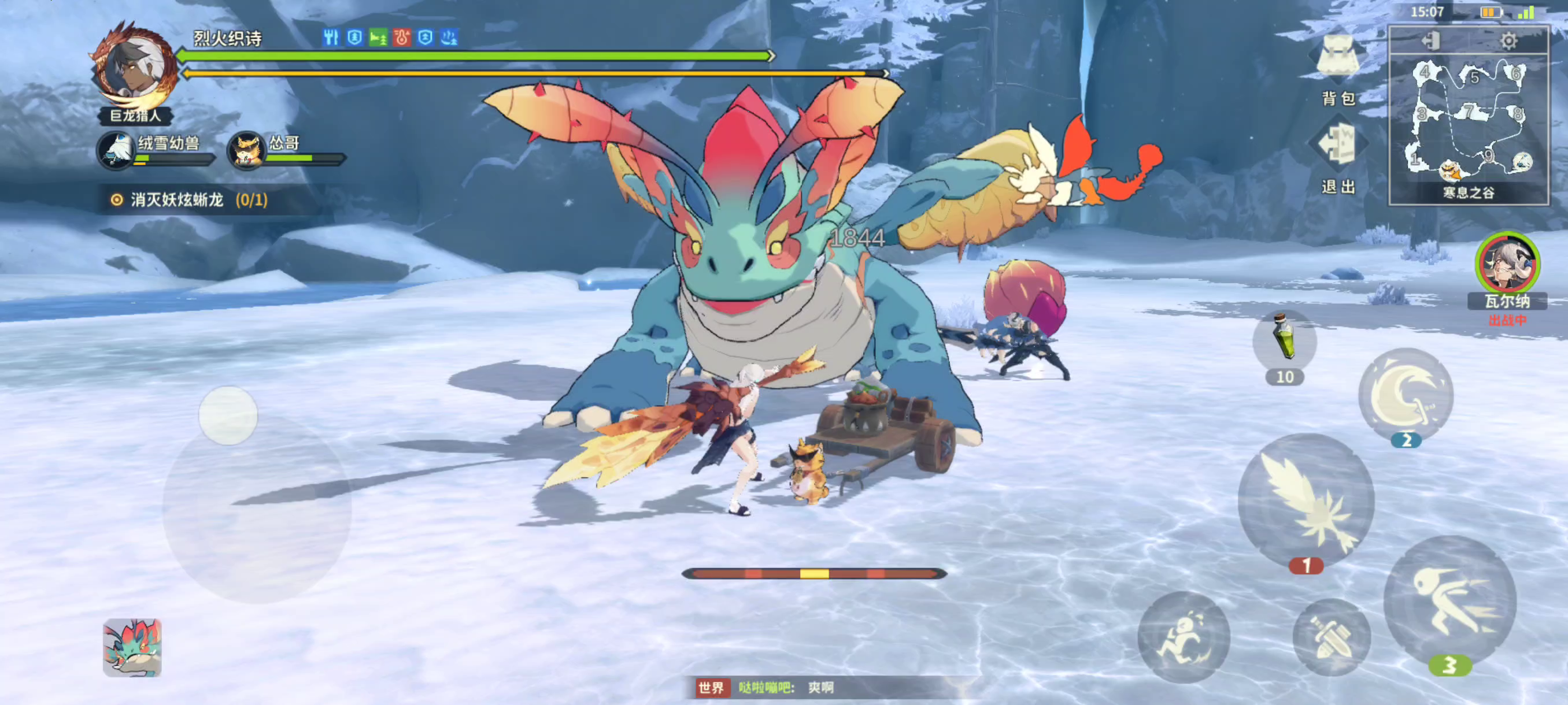Tap the running dodge button
Screen dimensions: 1568x705
coord(1184,637)
